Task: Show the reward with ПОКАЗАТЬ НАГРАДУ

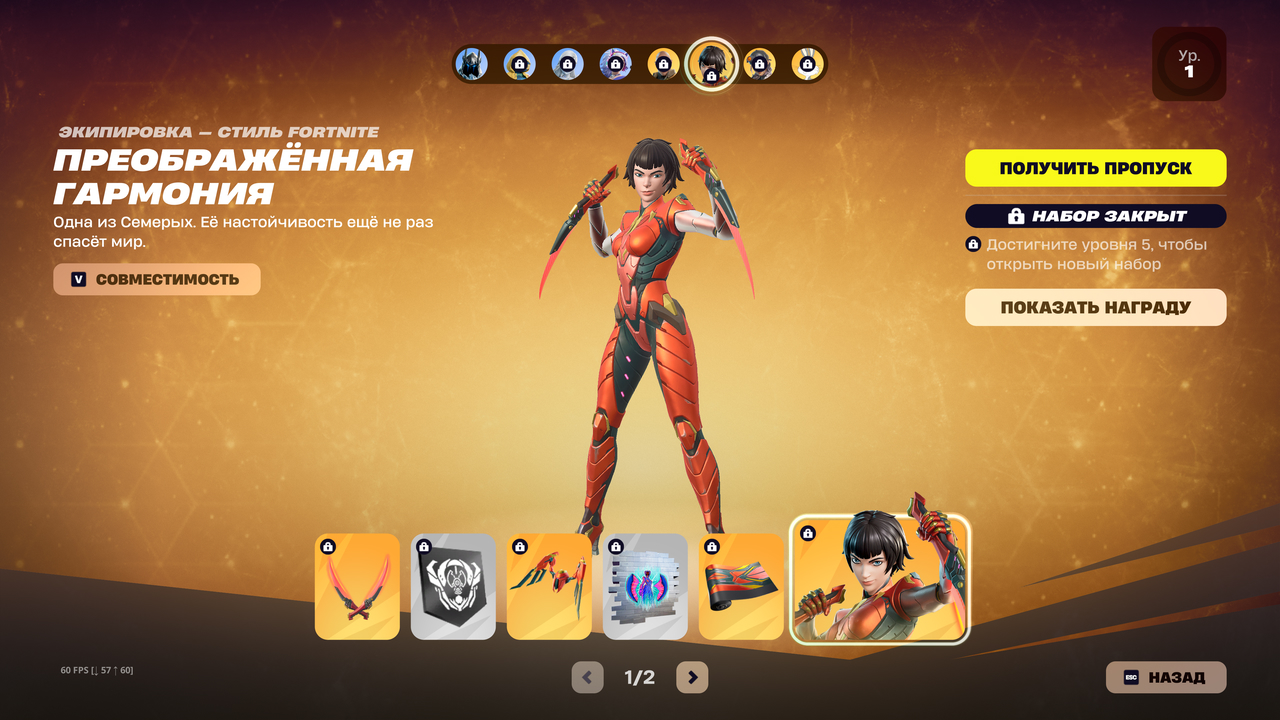Action: tap(1095, 308)
